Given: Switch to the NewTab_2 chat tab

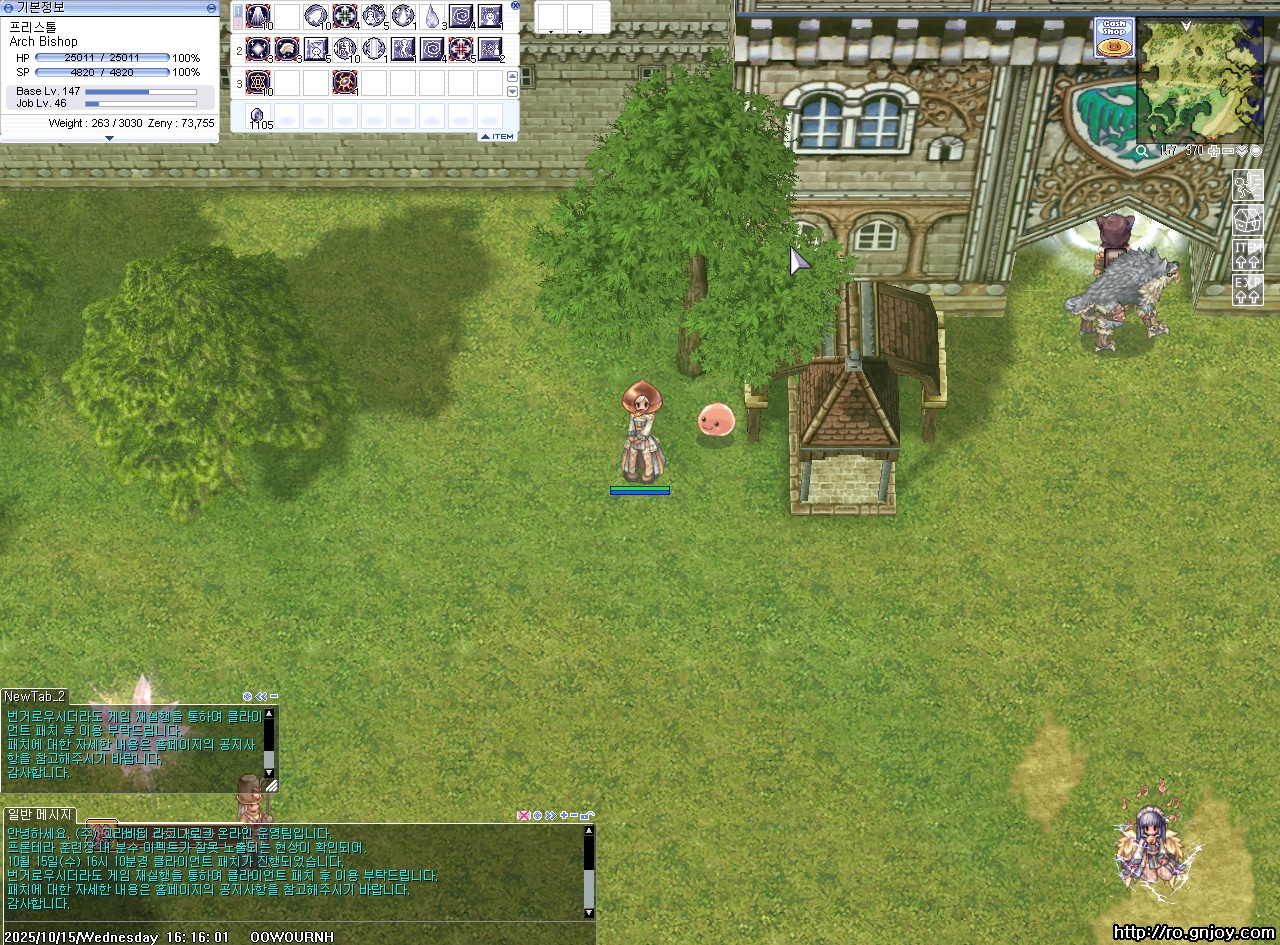Looking at the screenshot, I should (35, 696).
